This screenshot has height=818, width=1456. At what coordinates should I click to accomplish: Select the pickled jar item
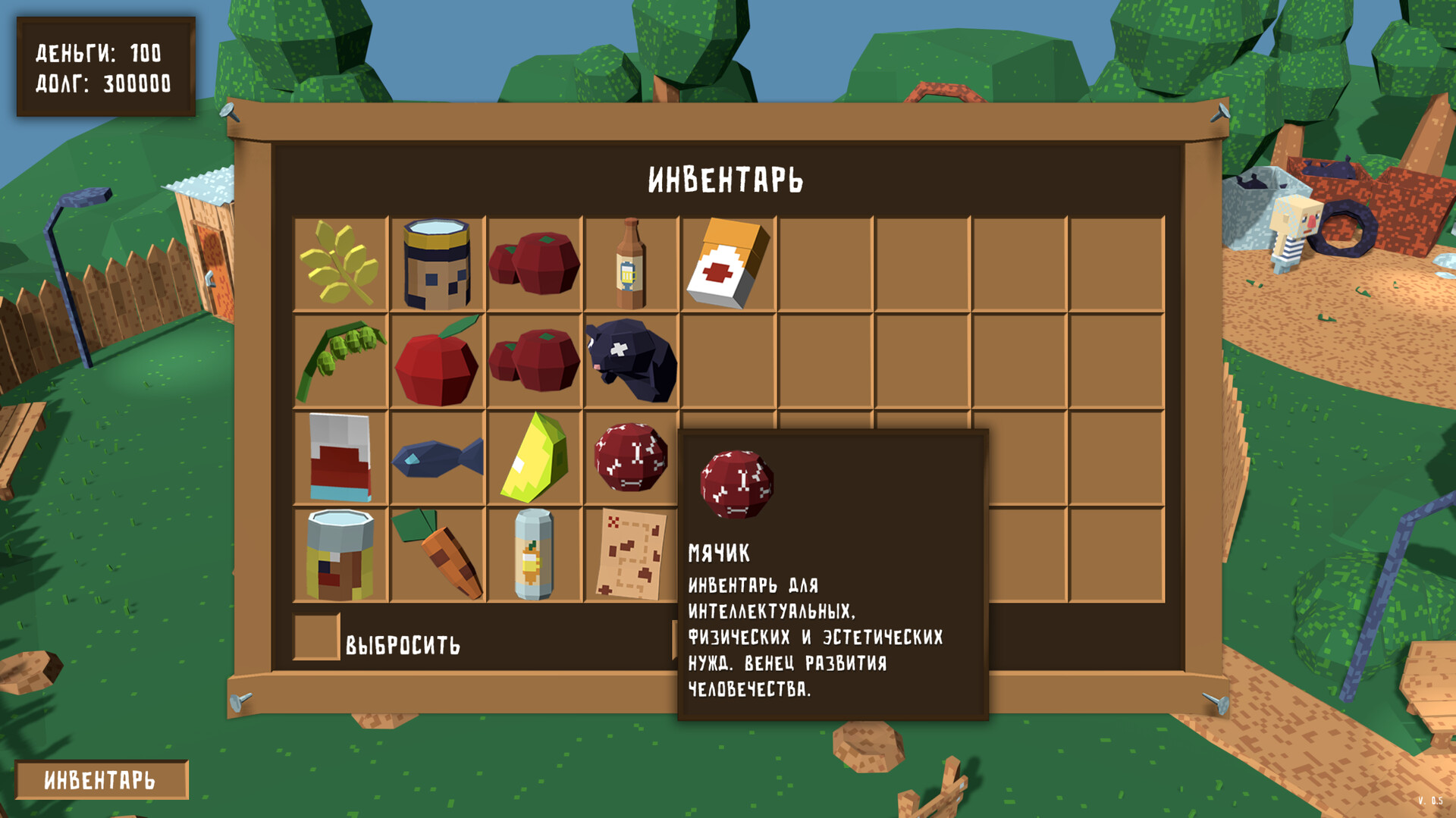340,553
